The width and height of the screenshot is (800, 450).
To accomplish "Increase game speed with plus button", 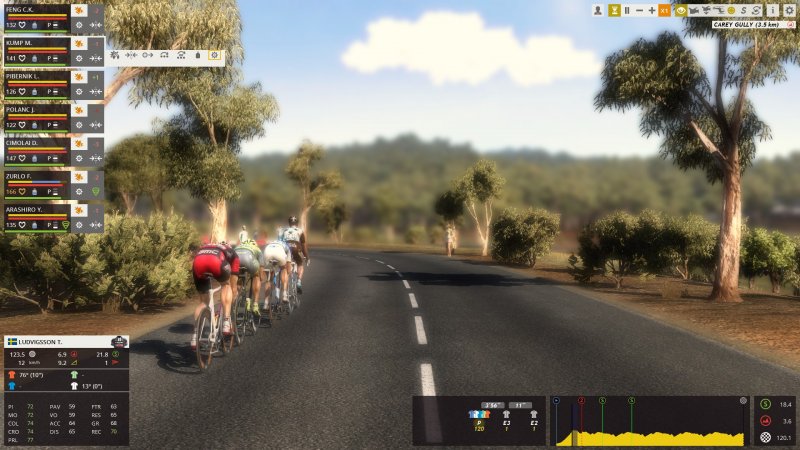I will [652, 10].
